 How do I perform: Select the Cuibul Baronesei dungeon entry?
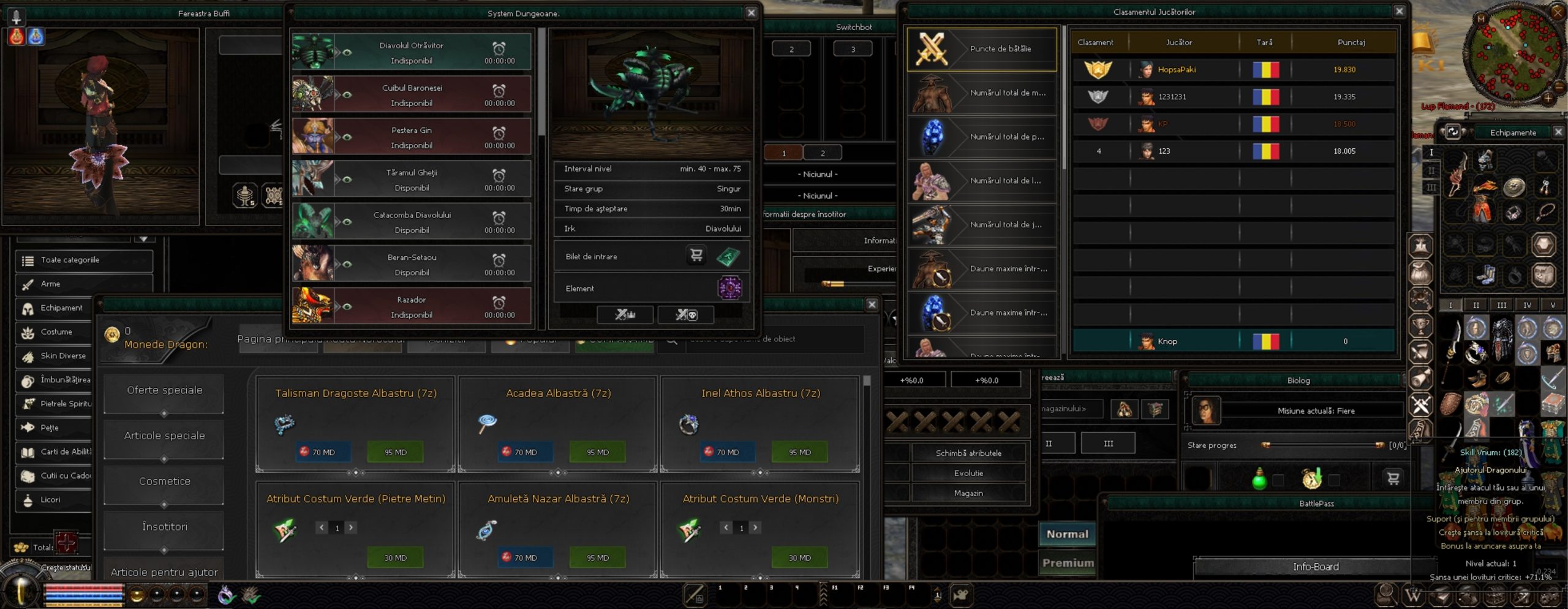coord(411,95)
